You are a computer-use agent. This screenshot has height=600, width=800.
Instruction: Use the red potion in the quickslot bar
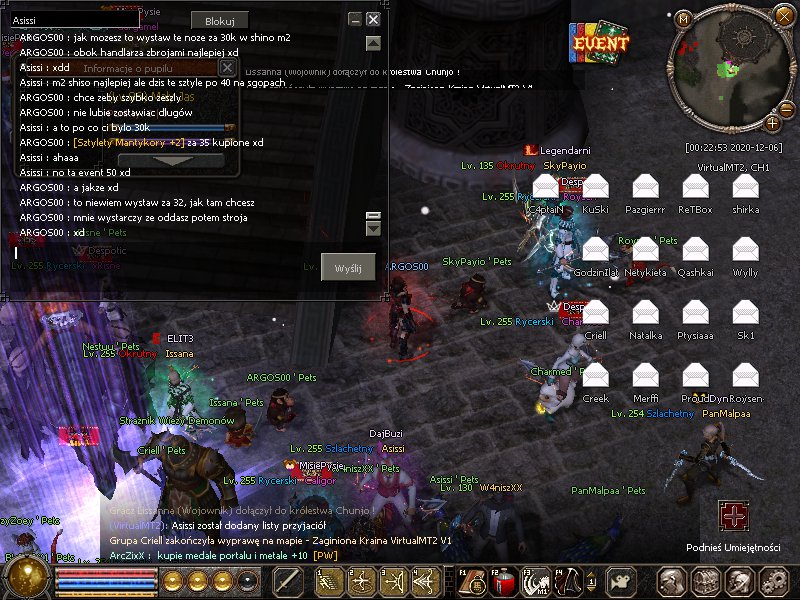pos(502,581)
